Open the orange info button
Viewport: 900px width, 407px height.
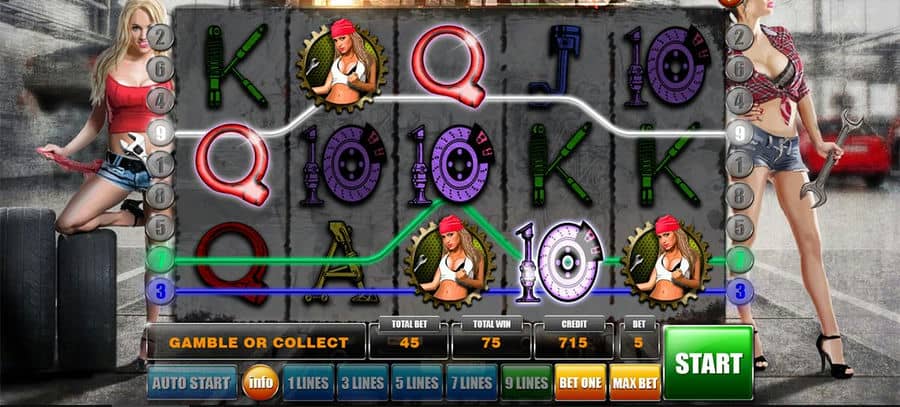pyautogui.click(x=261, y=382)
